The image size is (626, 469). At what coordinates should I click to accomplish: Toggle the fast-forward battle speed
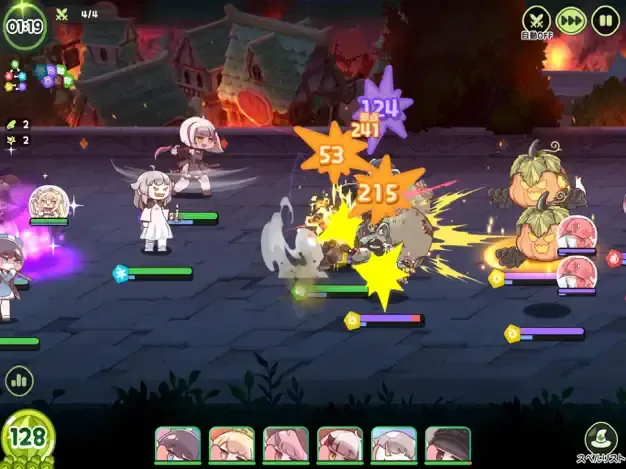(x=571, y=20)
